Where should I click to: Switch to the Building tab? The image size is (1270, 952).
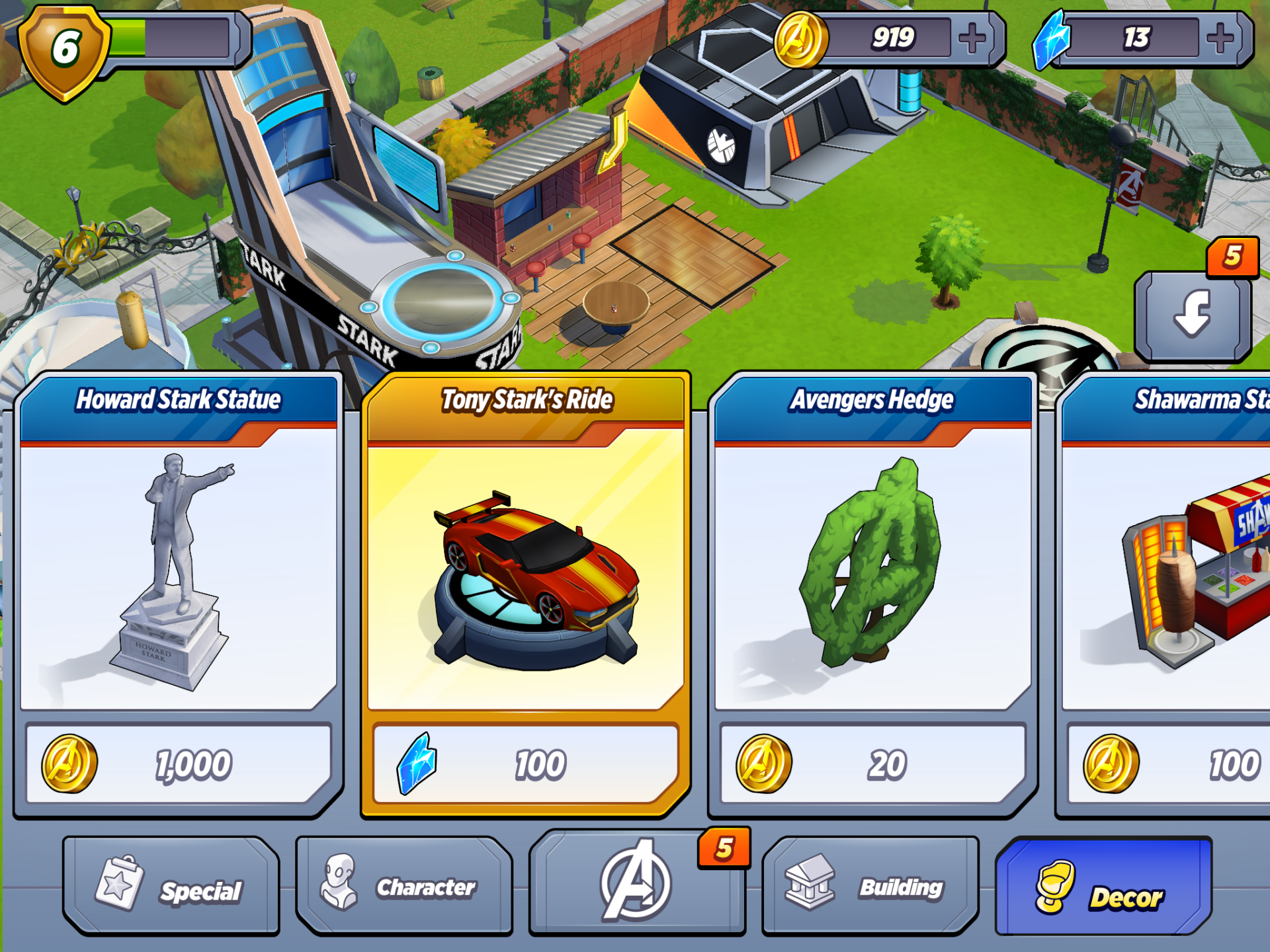[x=870, y=887]
